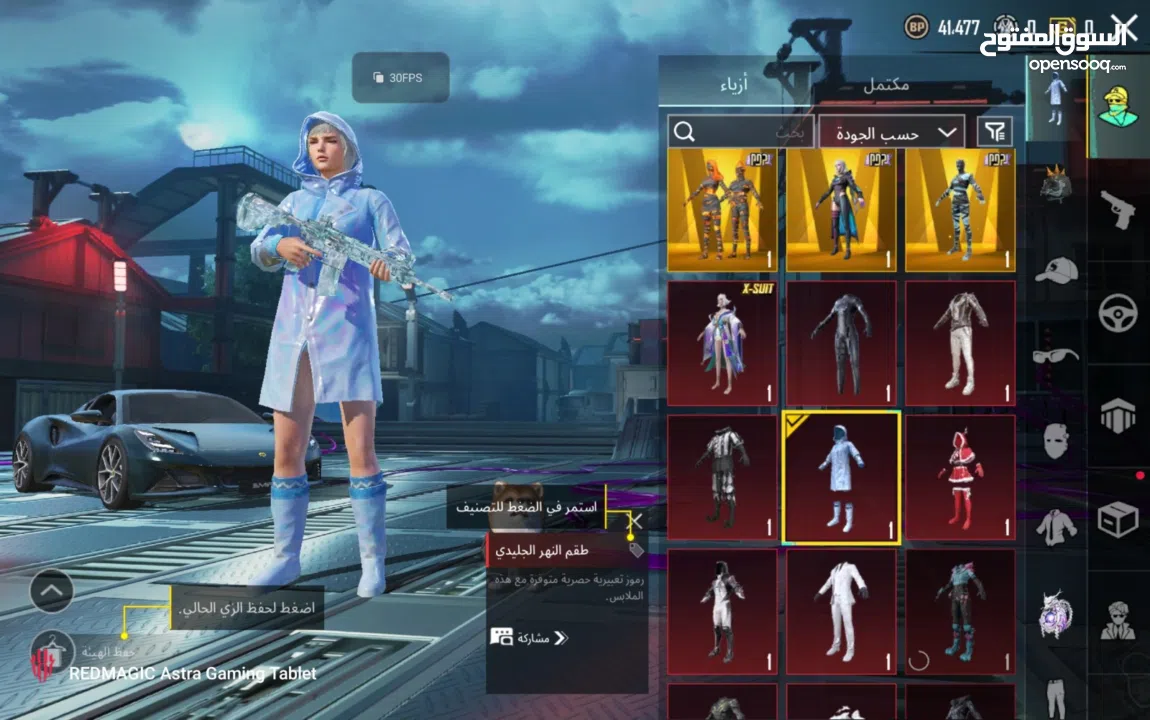This screenshot has height=720, width=1150.
Task: Show the baseball cap headwear category
Action: [1056, 270]
